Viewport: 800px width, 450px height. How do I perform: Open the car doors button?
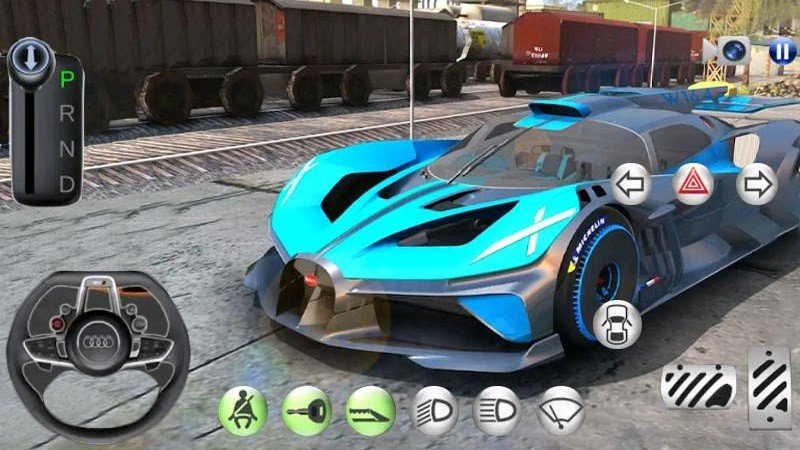click(616, 322)
